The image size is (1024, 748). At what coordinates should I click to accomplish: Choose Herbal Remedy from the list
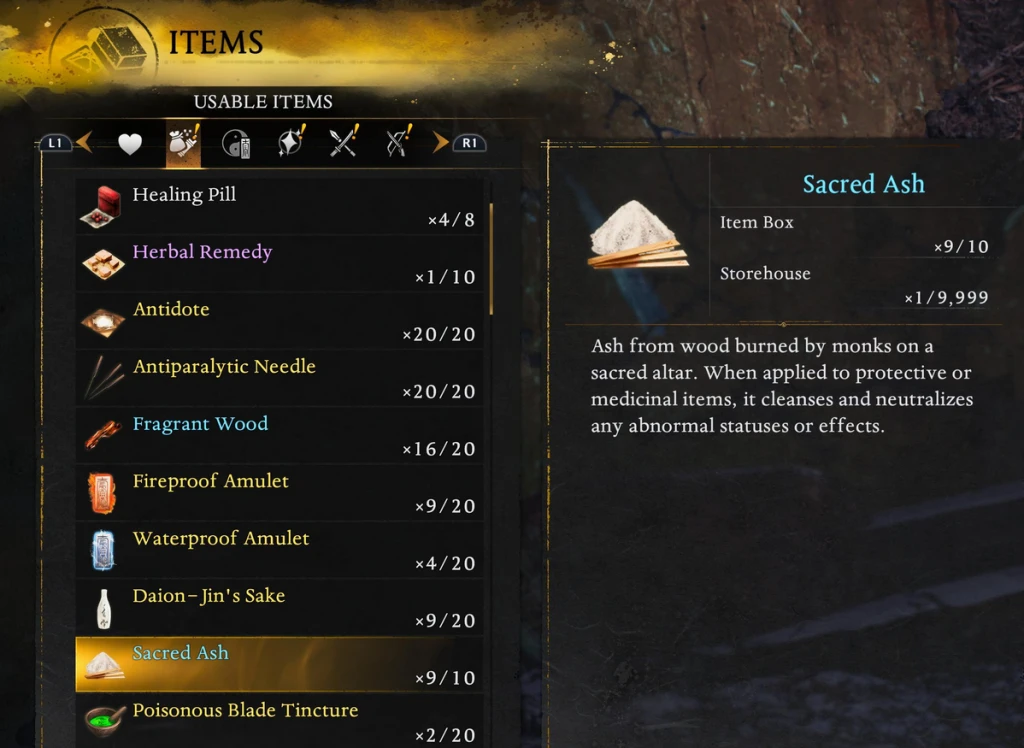tap(279, 263)
